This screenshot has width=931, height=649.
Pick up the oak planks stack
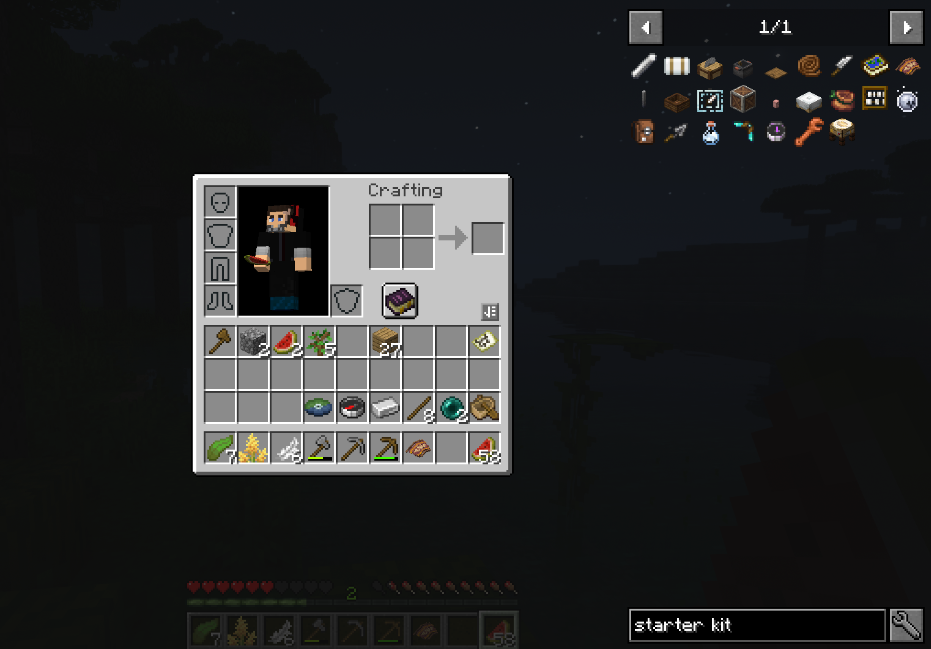tap(385, 342)
